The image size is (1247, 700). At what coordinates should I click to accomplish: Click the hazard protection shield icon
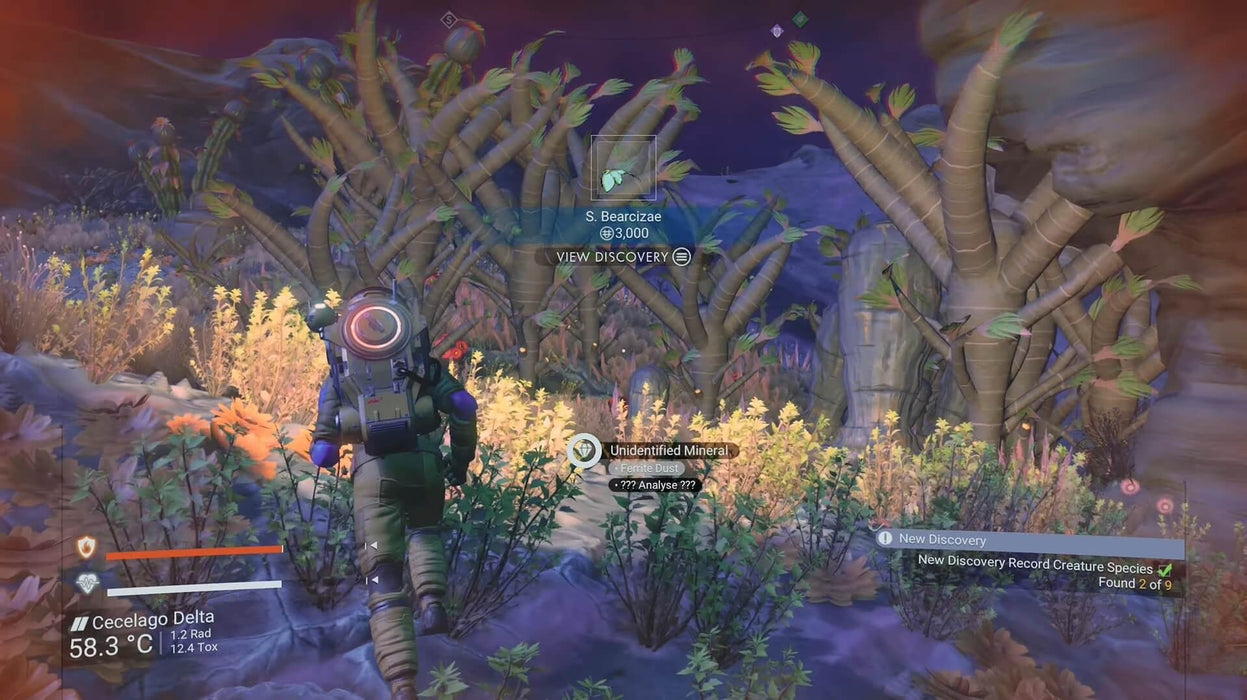click(86, 547)
